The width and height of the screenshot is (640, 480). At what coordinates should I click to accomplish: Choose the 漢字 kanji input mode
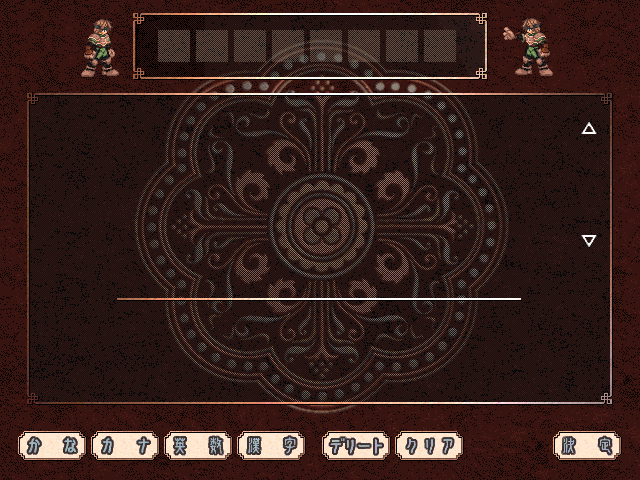272,446
